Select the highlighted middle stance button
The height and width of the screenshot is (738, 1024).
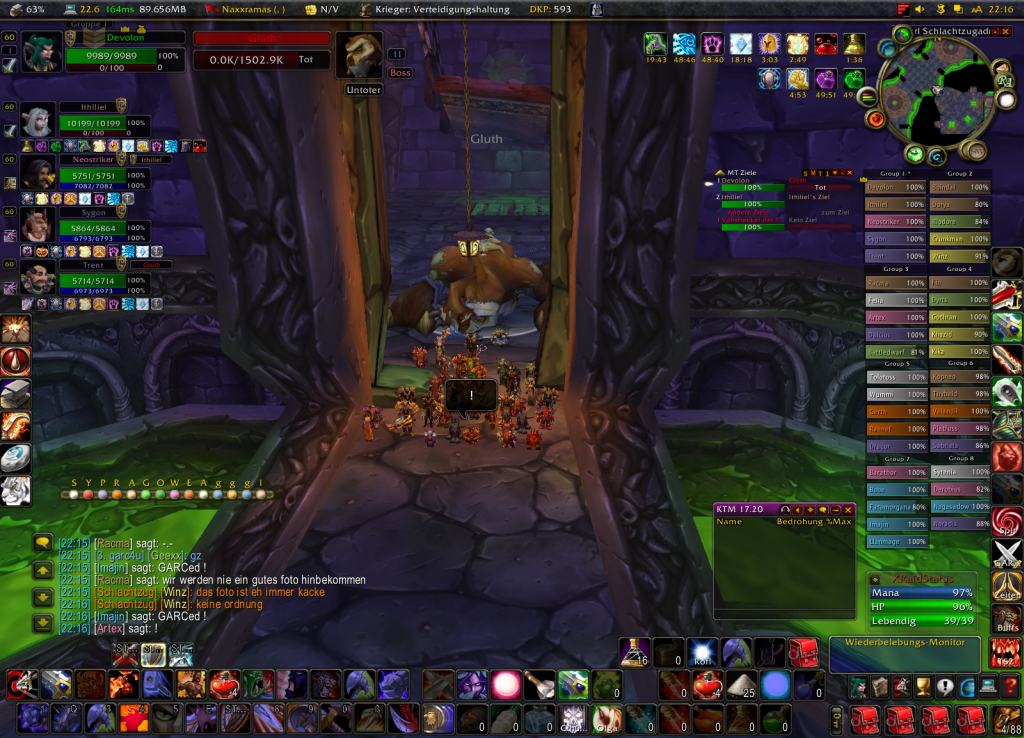152,655
